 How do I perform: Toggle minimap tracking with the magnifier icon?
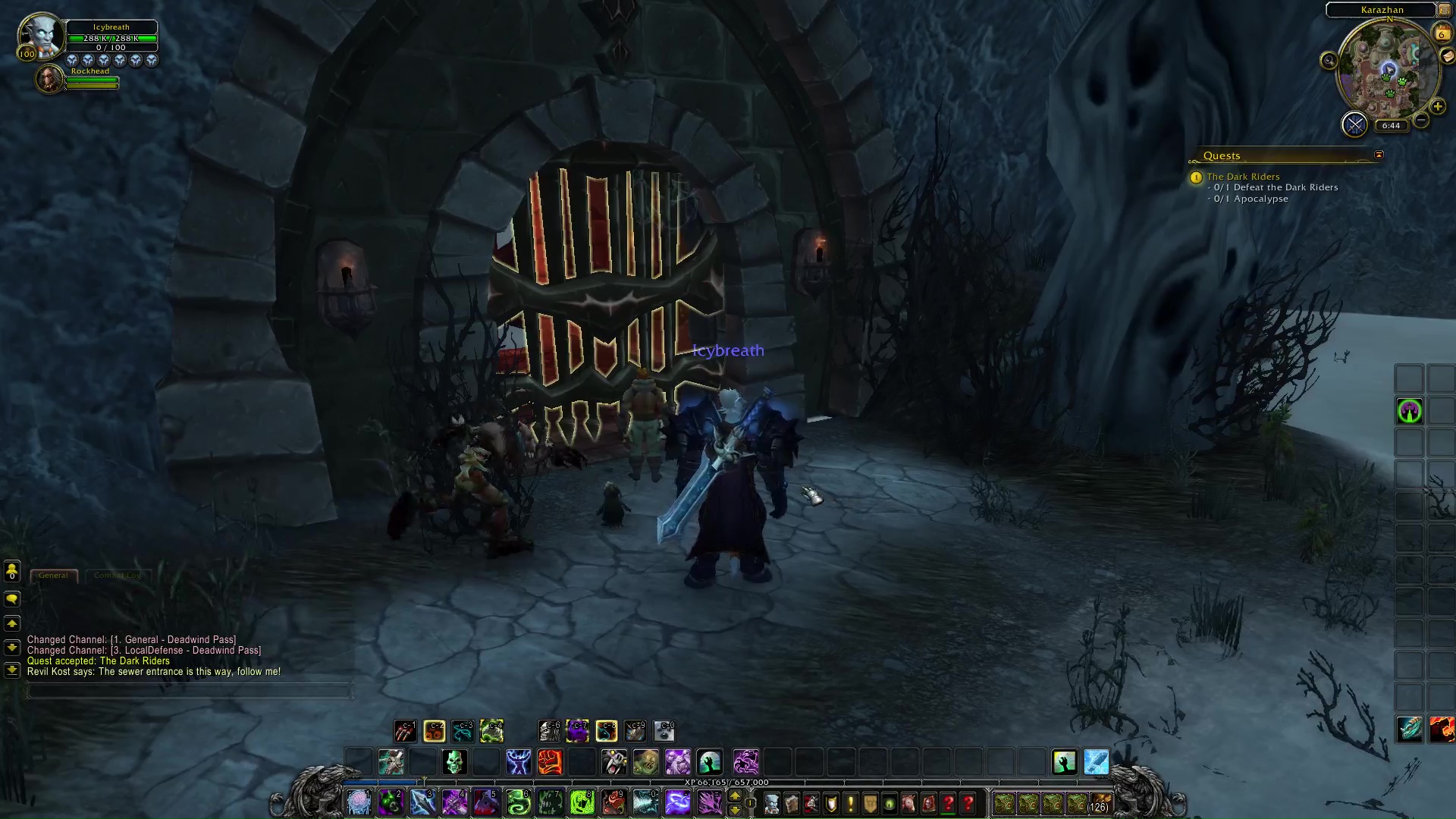coord(1329,60)
